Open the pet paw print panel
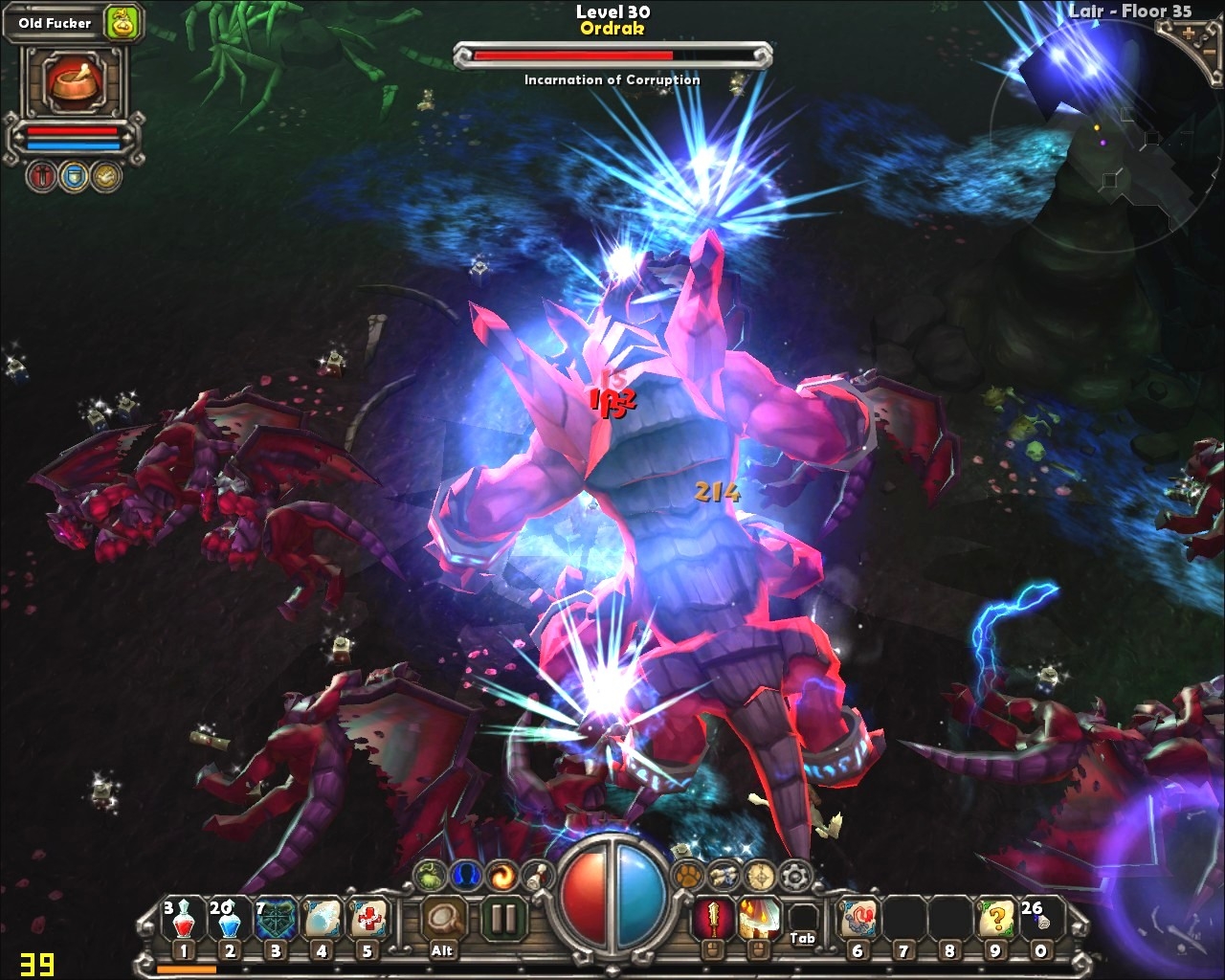1225x980 pixels. click(x=689, y=874)
